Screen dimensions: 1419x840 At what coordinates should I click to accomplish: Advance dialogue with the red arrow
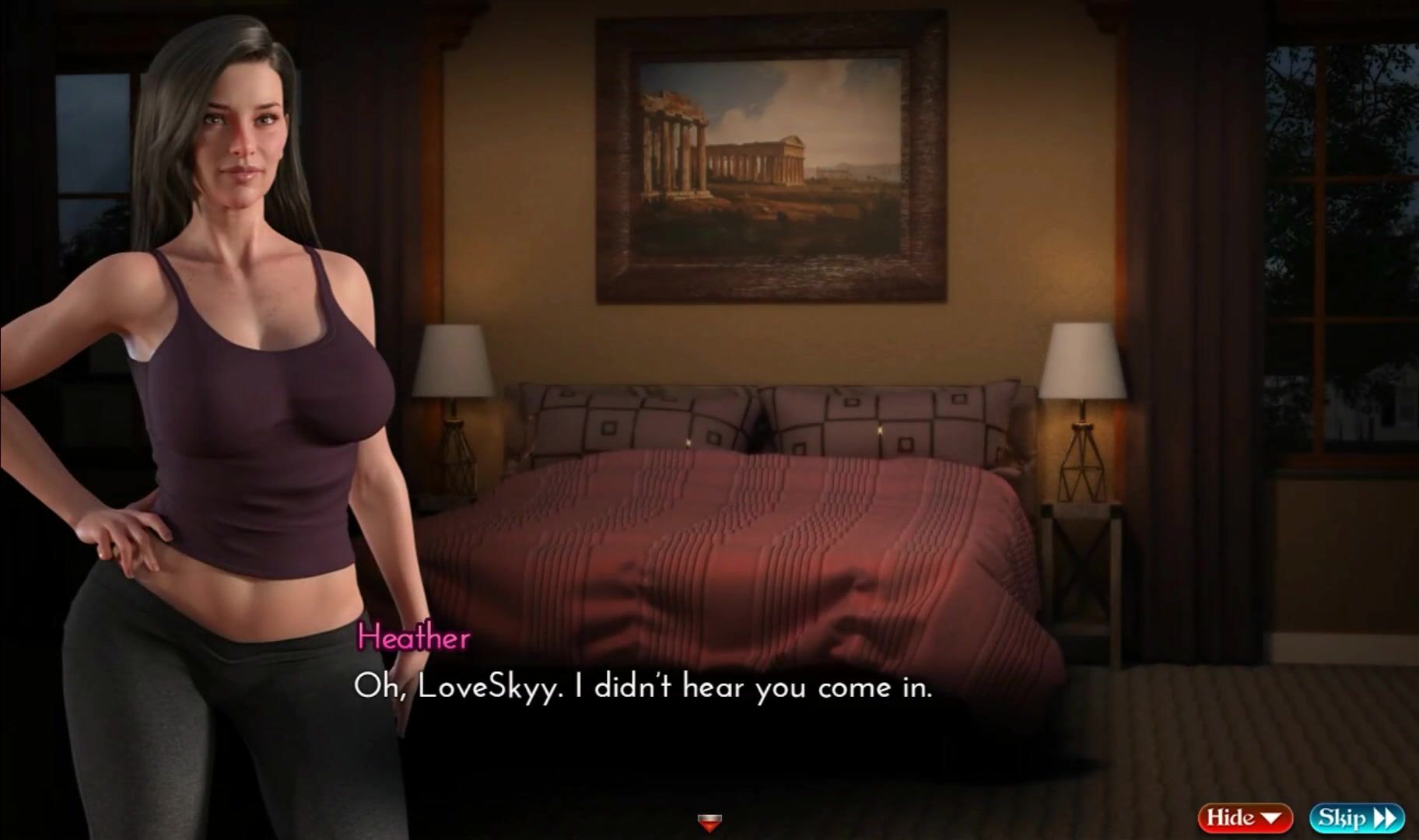709,821
